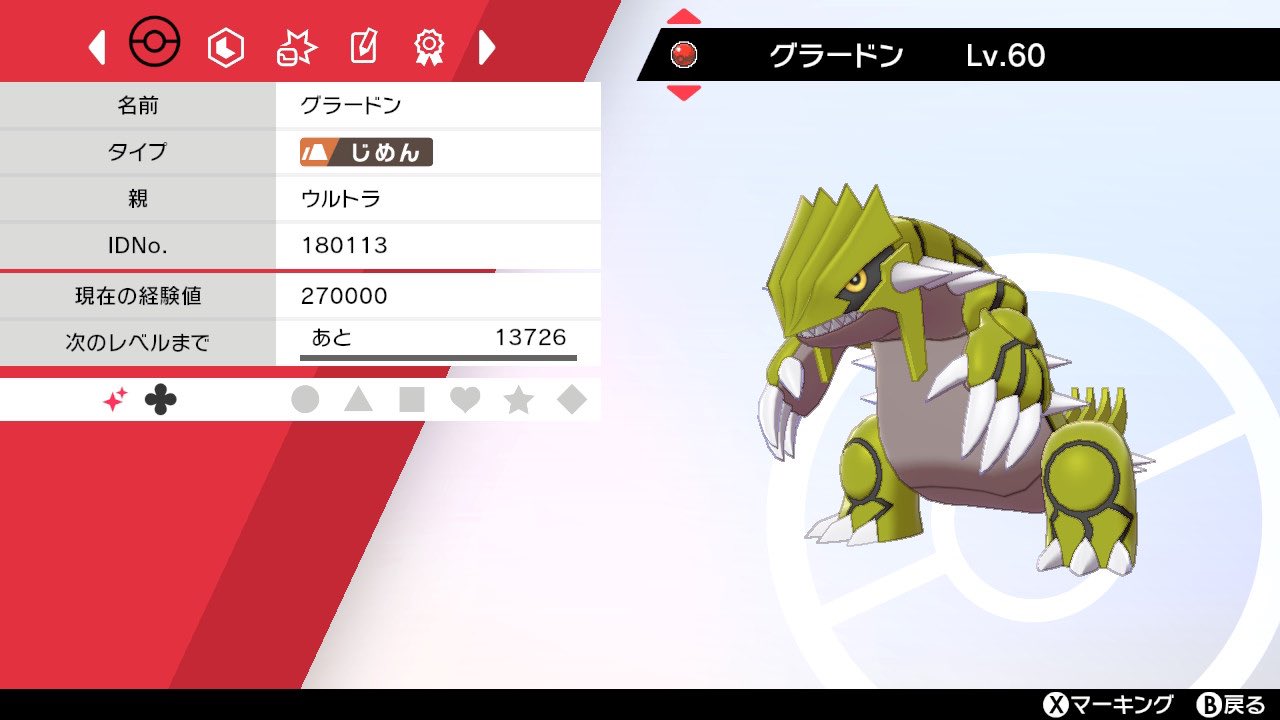Select the gray triangle mark
1280x720 pixels.
click(360, 397)
